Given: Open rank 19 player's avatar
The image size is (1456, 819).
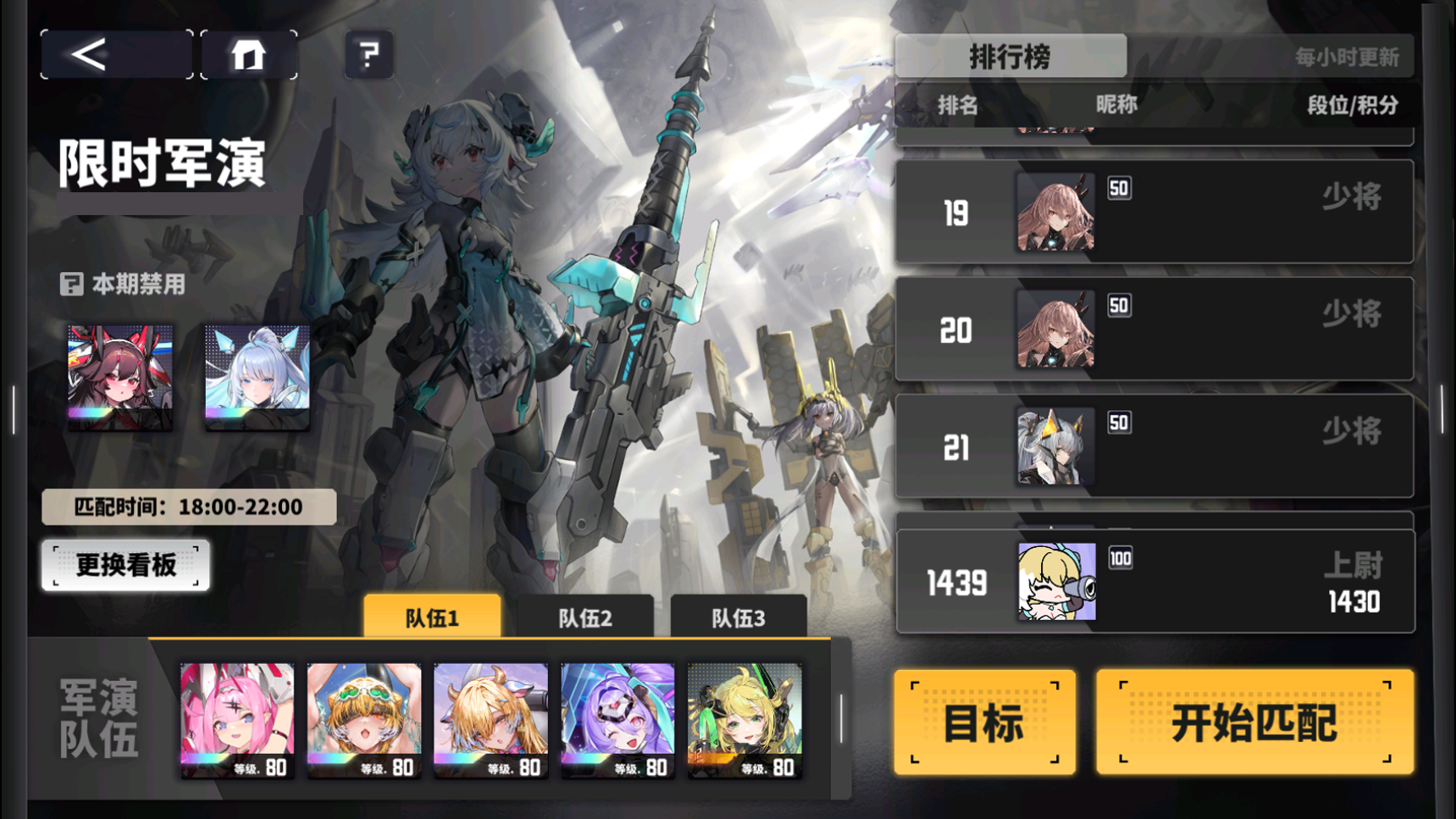Looking at the screenshot, I should 1055,211.
